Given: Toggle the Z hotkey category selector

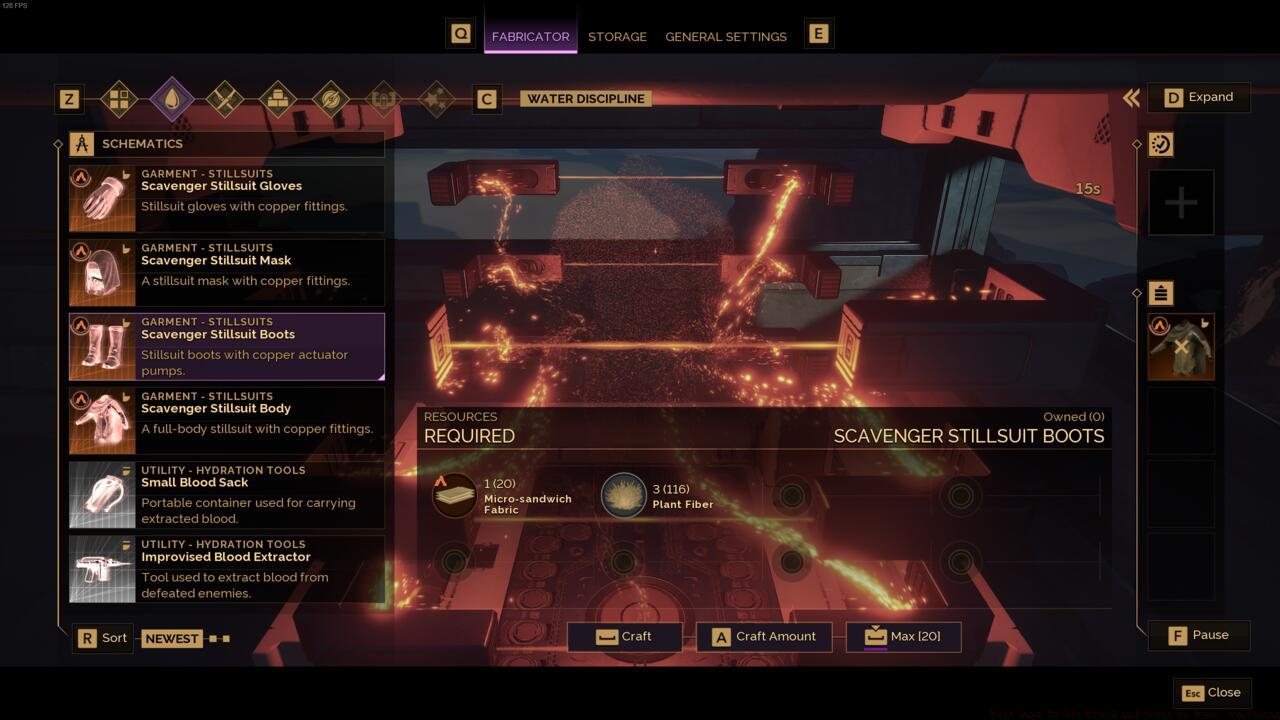Looking at the screenshot, I should [69, 99].
